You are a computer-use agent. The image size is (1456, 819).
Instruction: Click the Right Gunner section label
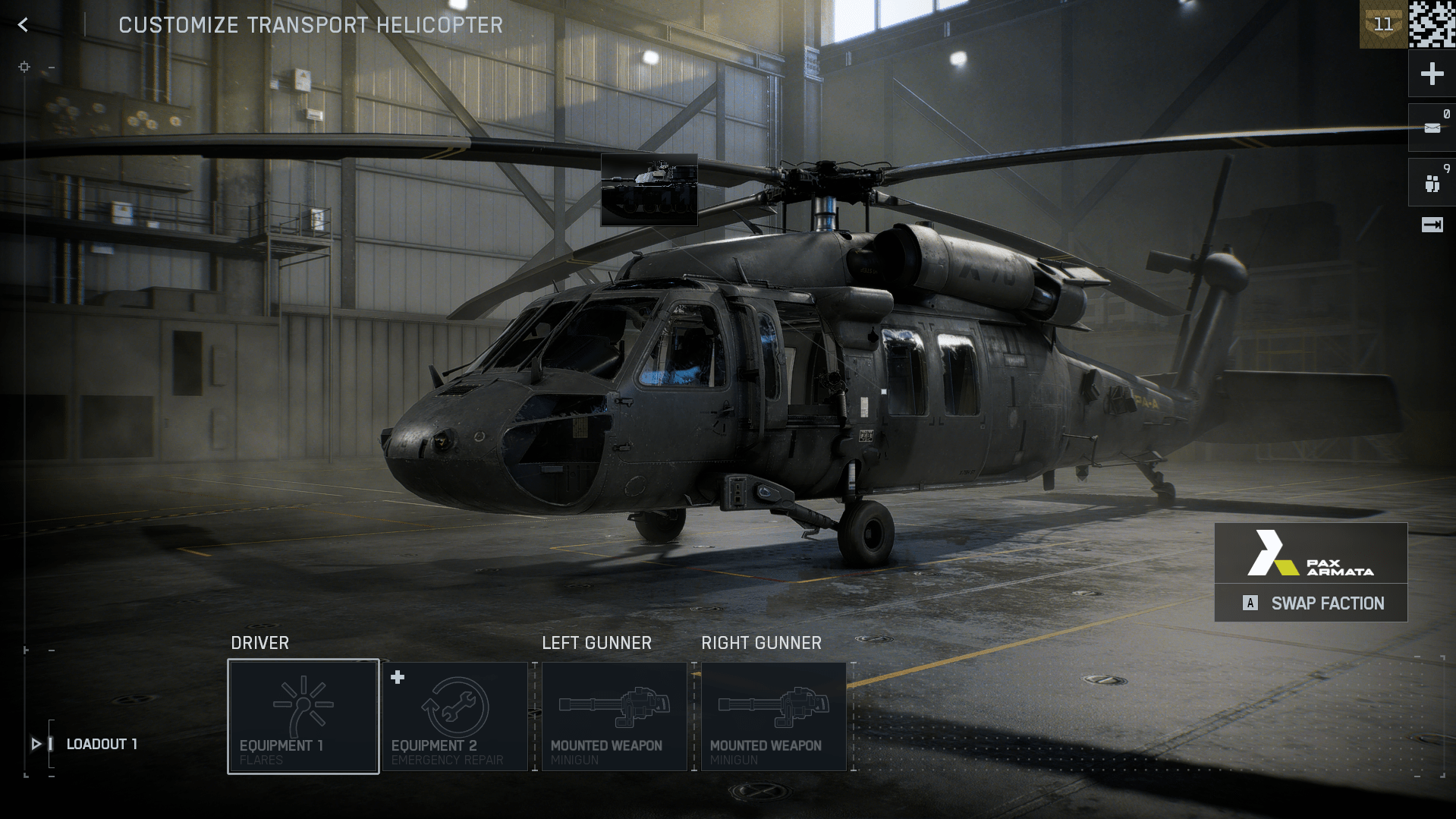click(761, 642)
